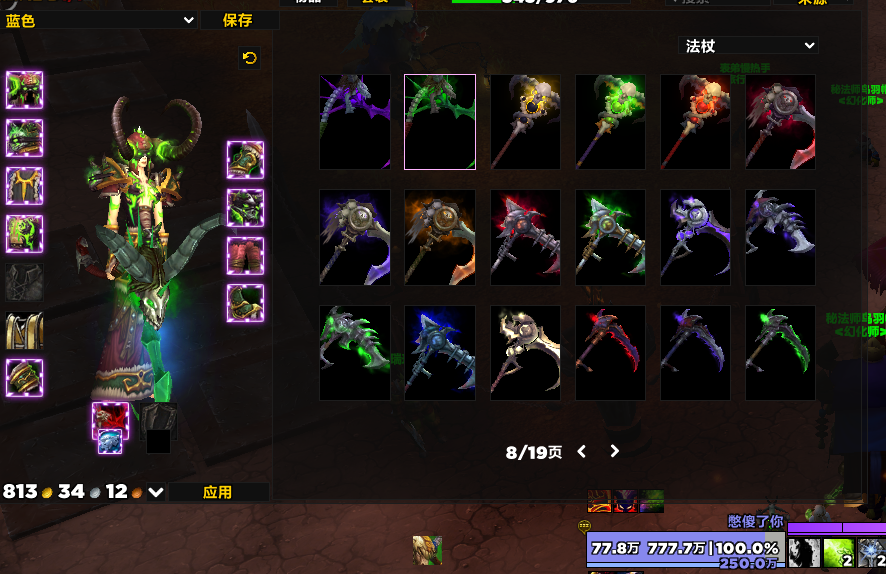Select the purple-winged staff appearance
This screenshot has width=886, height=574.
pos(355,122)
